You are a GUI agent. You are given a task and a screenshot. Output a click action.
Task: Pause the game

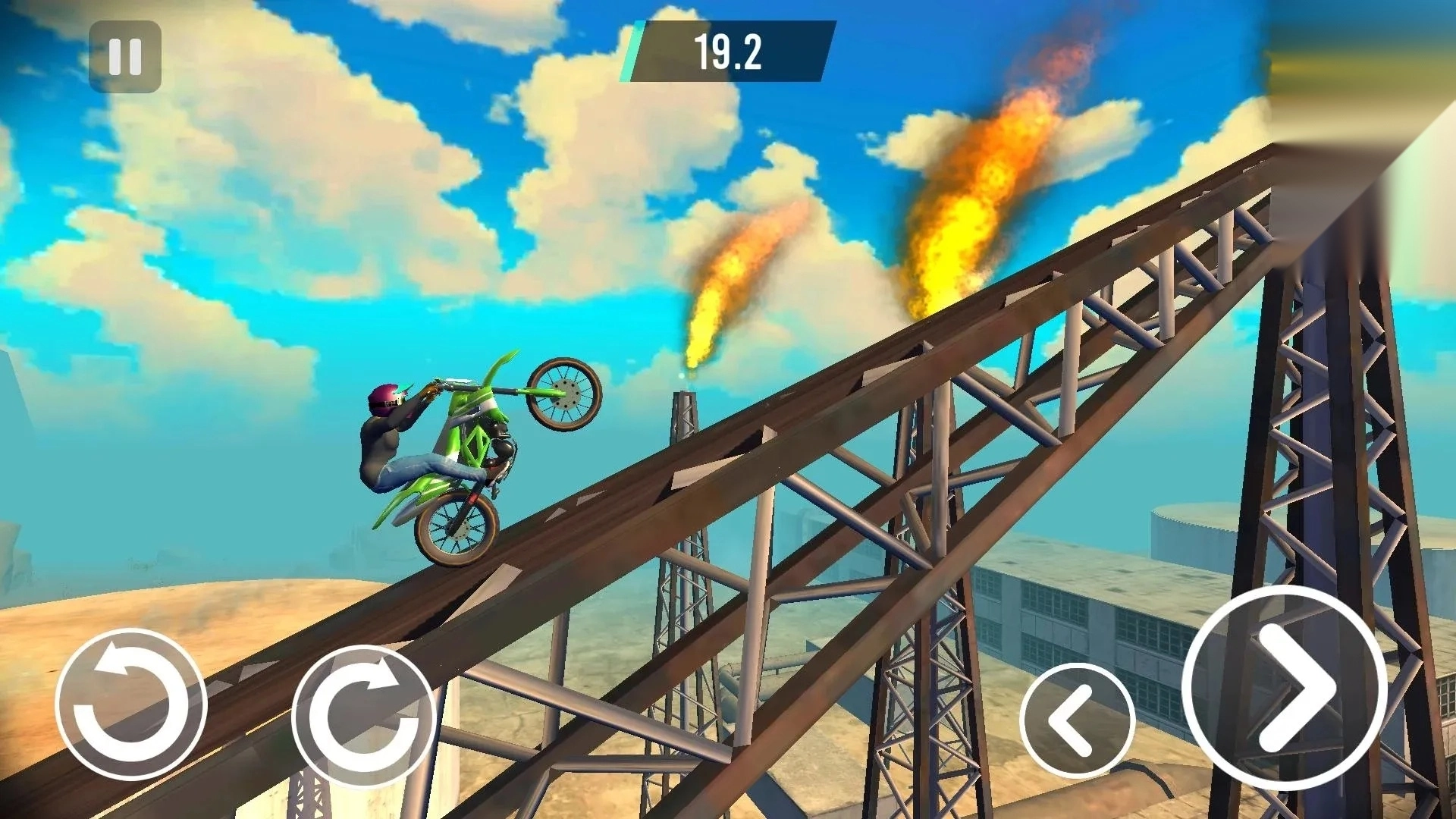point(125,57)
